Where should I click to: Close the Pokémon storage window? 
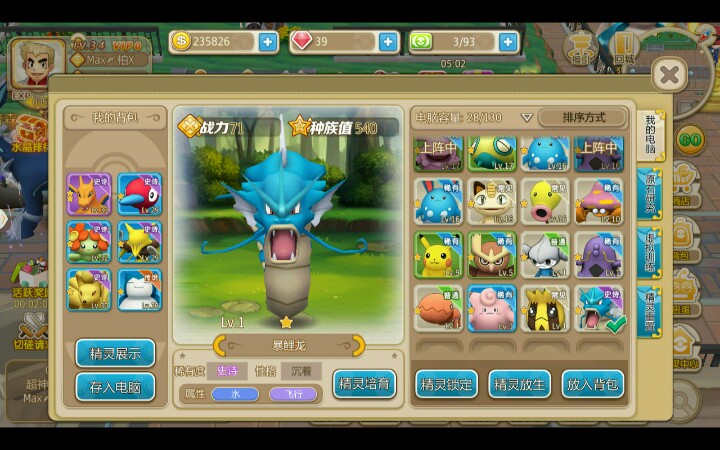click(669, 74)
